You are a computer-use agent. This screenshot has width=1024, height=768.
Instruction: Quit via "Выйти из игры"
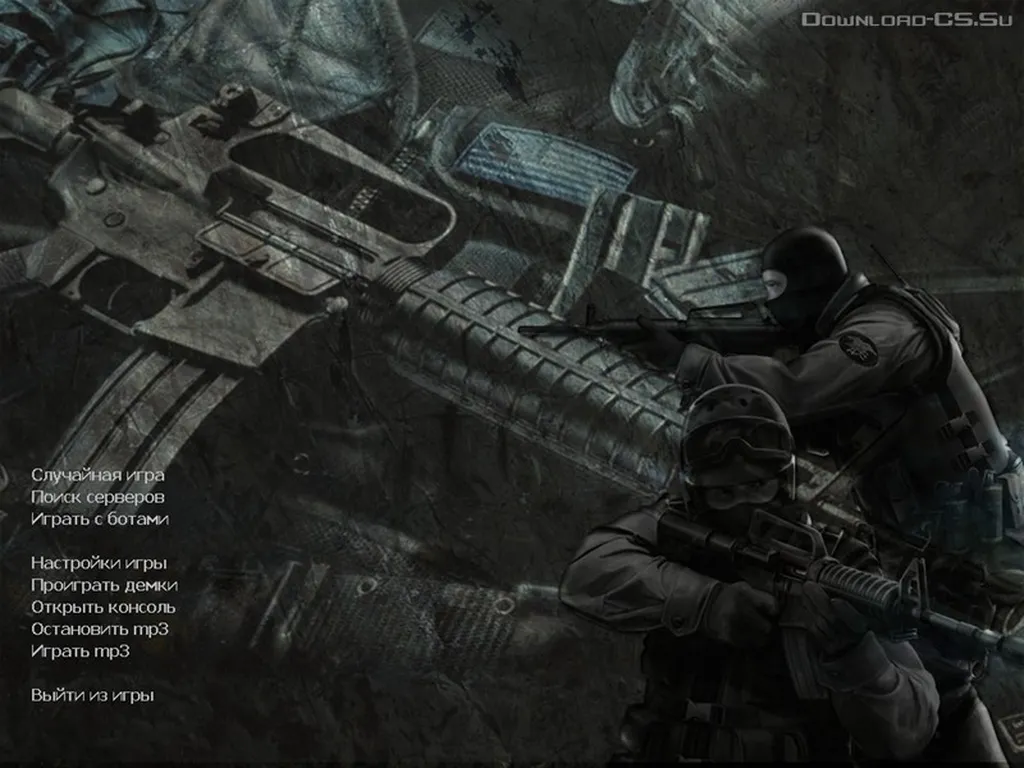coord(92,695)
